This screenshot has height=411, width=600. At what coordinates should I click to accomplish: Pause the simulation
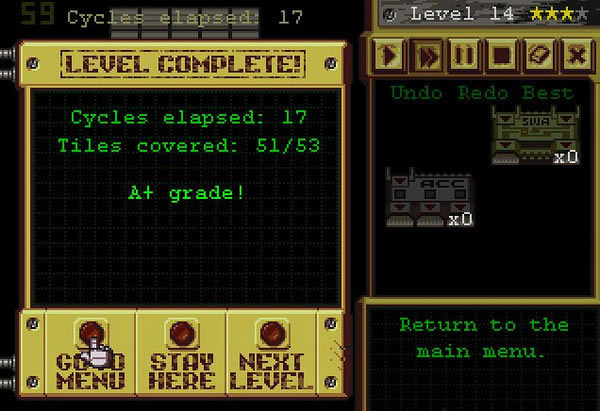click(x=465, y=55)
